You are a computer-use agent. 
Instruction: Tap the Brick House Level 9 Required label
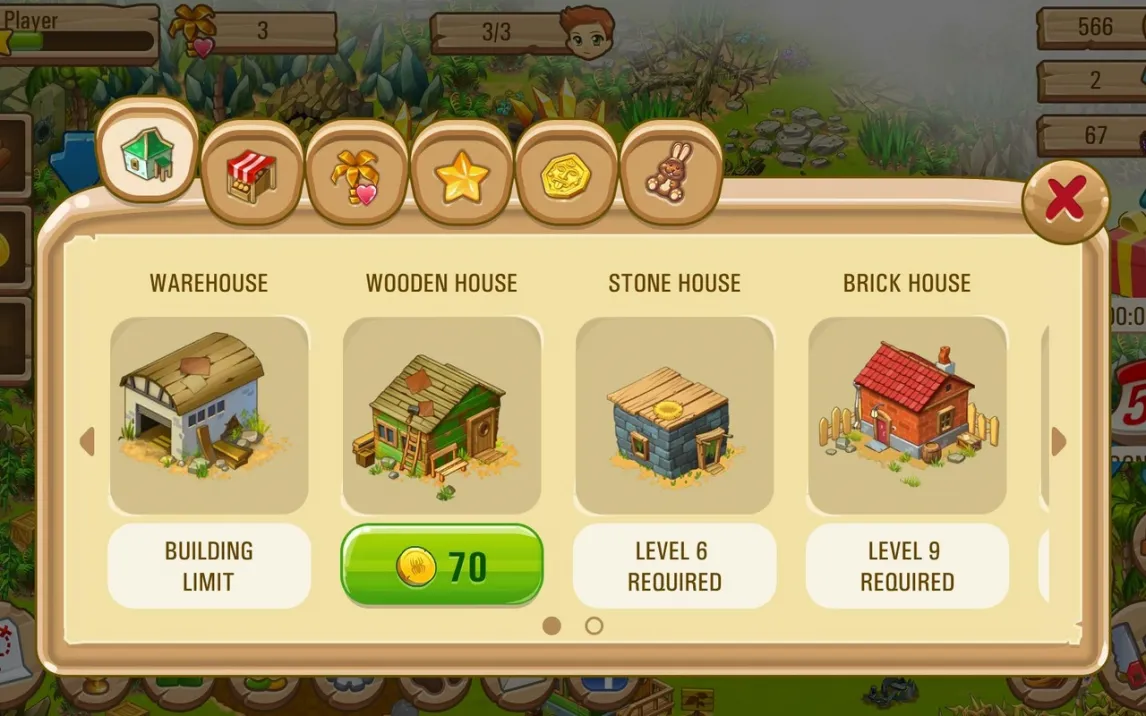907,566
